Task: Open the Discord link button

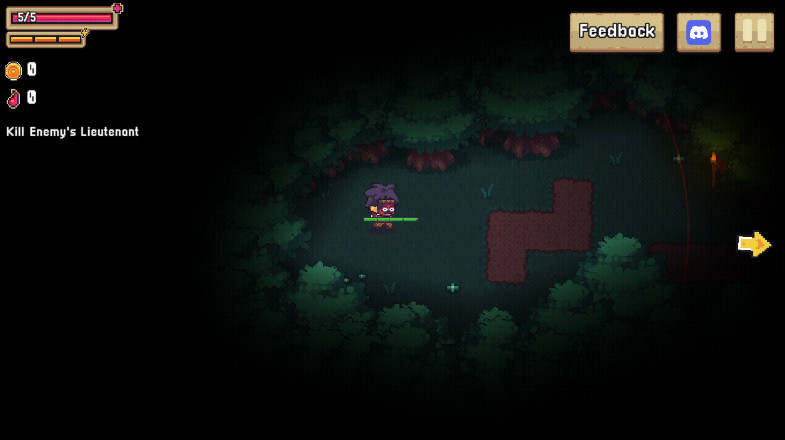Action: tap(699, 32)
